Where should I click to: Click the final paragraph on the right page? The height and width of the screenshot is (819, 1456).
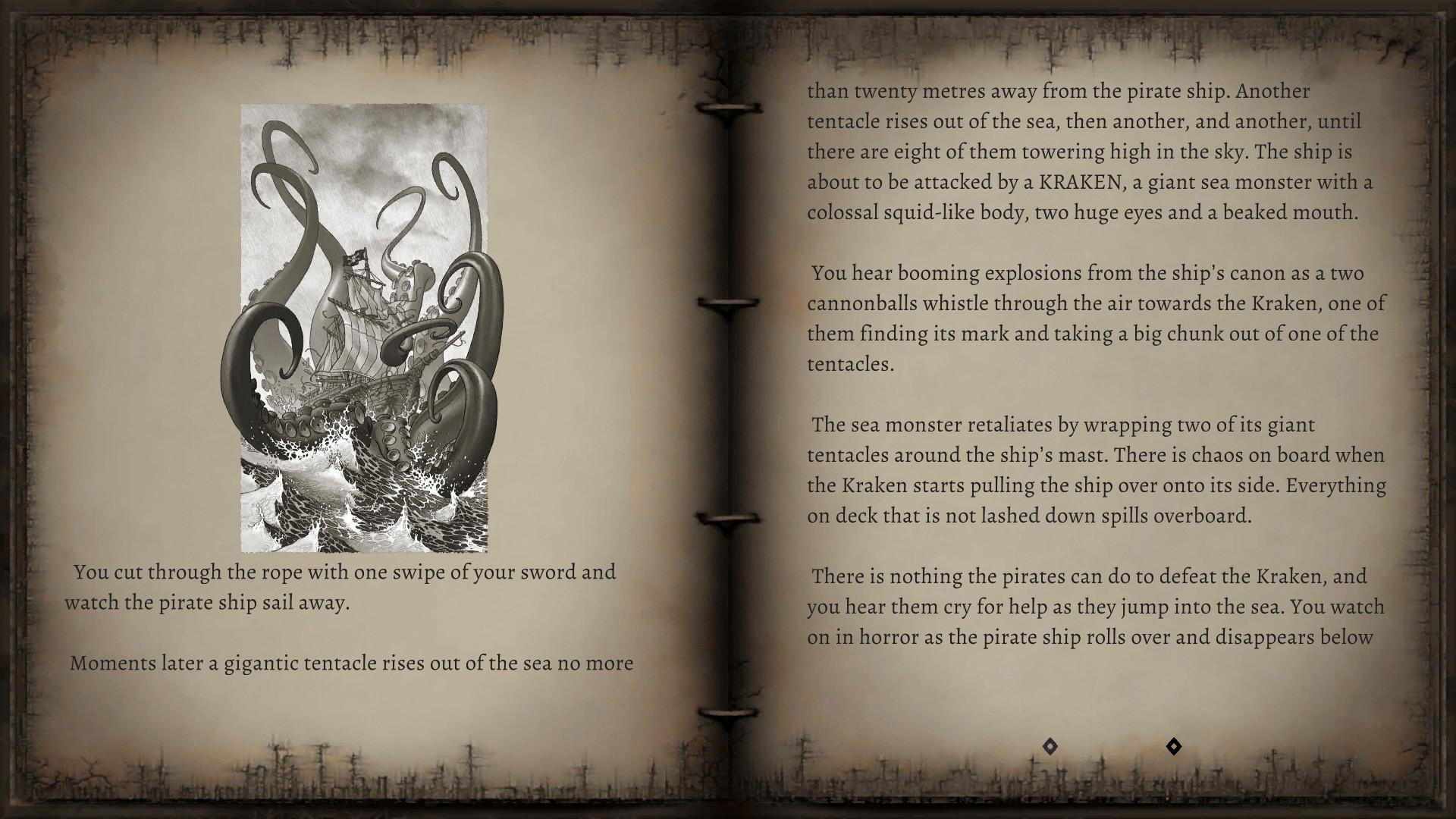point(1096,607)
